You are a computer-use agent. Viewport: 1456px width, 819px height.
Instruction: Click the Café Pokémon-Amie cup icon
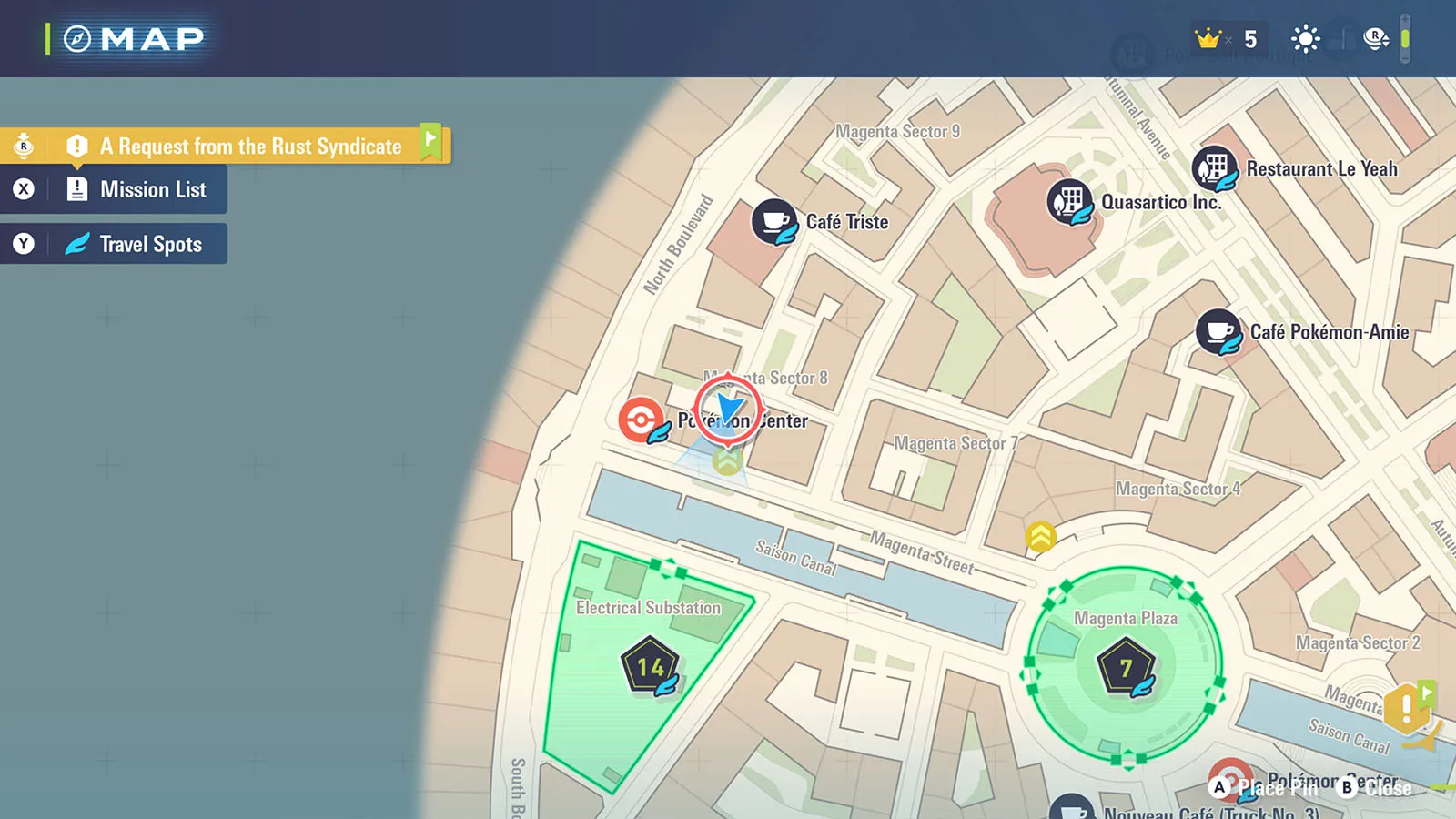(x=1218, y=331)
